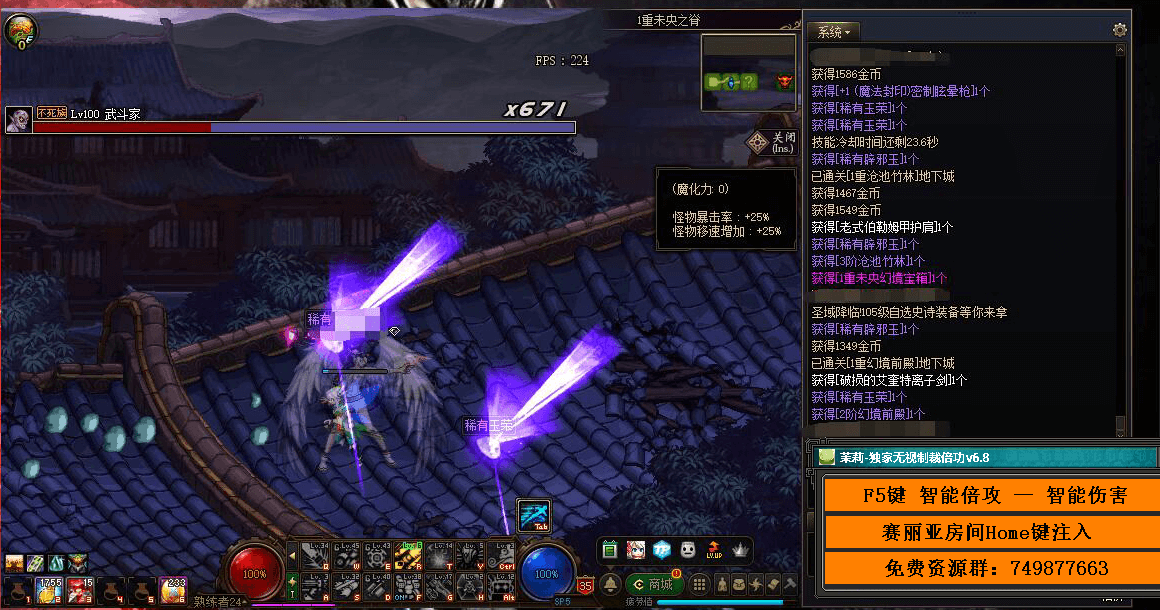Click the notification bell icon
Viewport: 1160px width, 610px height.
[x=610, y=584]
